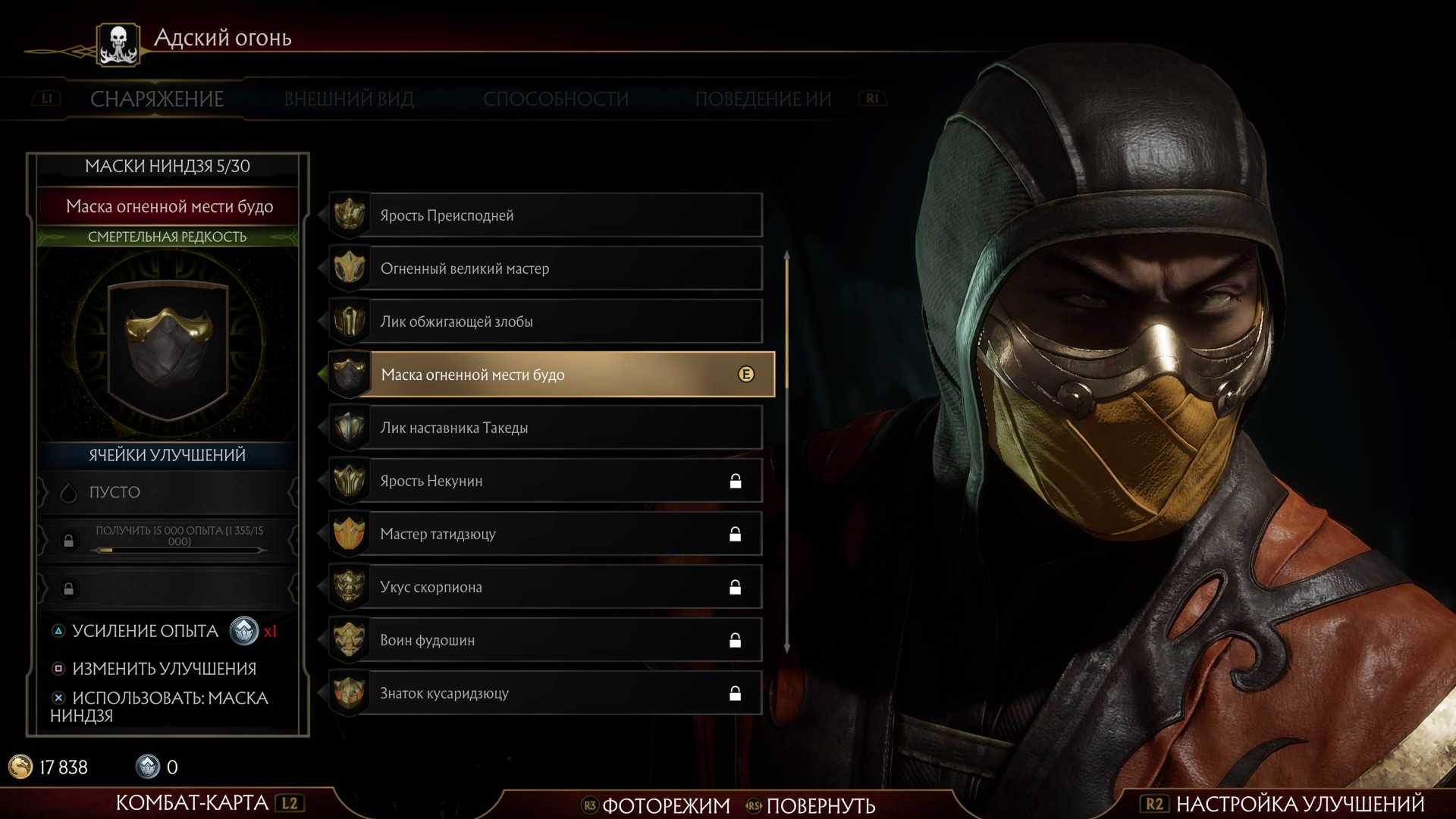Select the Ярость Преисподней mask
1456x819 pixels.
[x=546, y=215]
